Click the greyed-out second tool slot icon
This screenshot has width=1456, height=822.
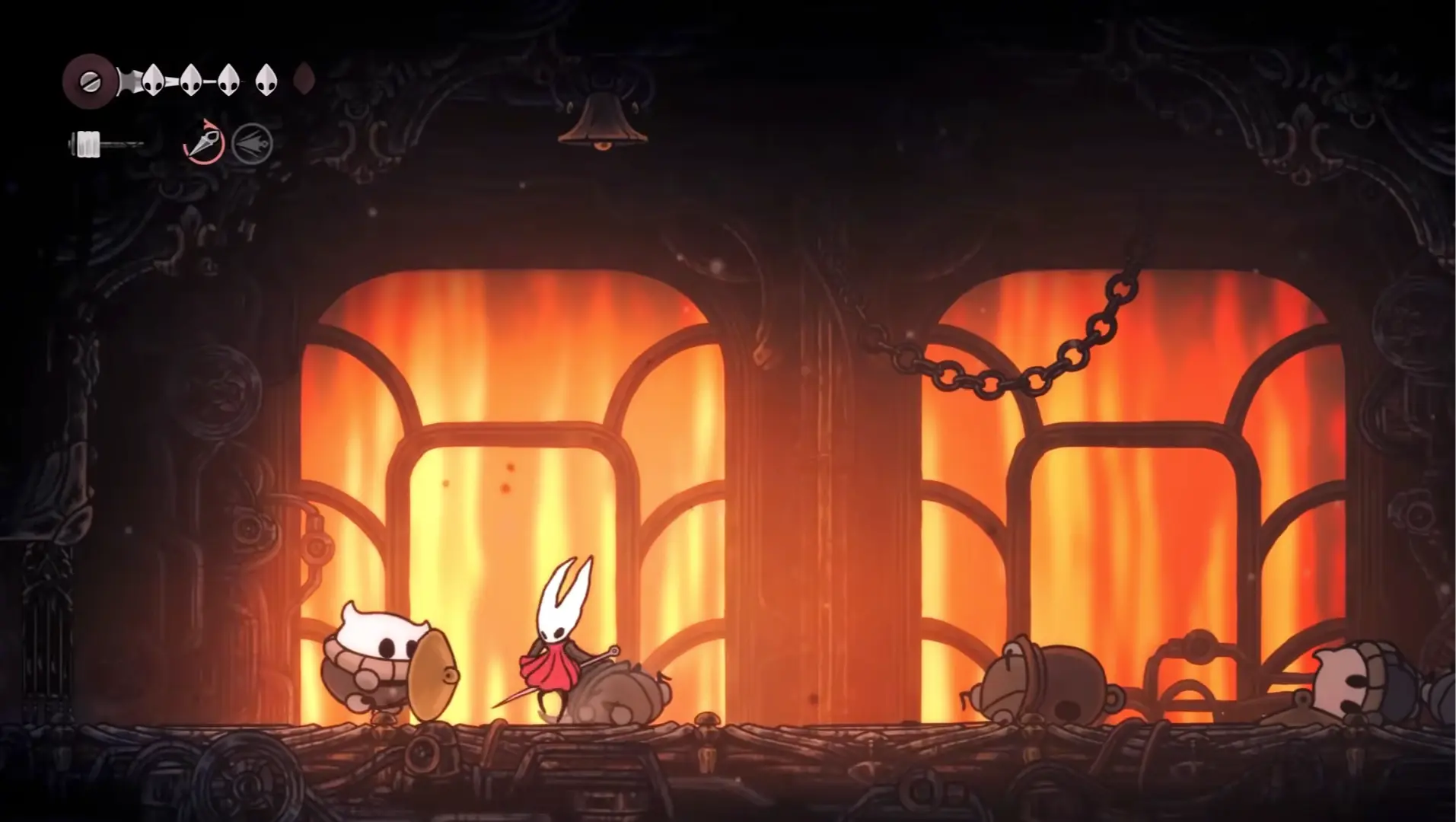(252, 142)
